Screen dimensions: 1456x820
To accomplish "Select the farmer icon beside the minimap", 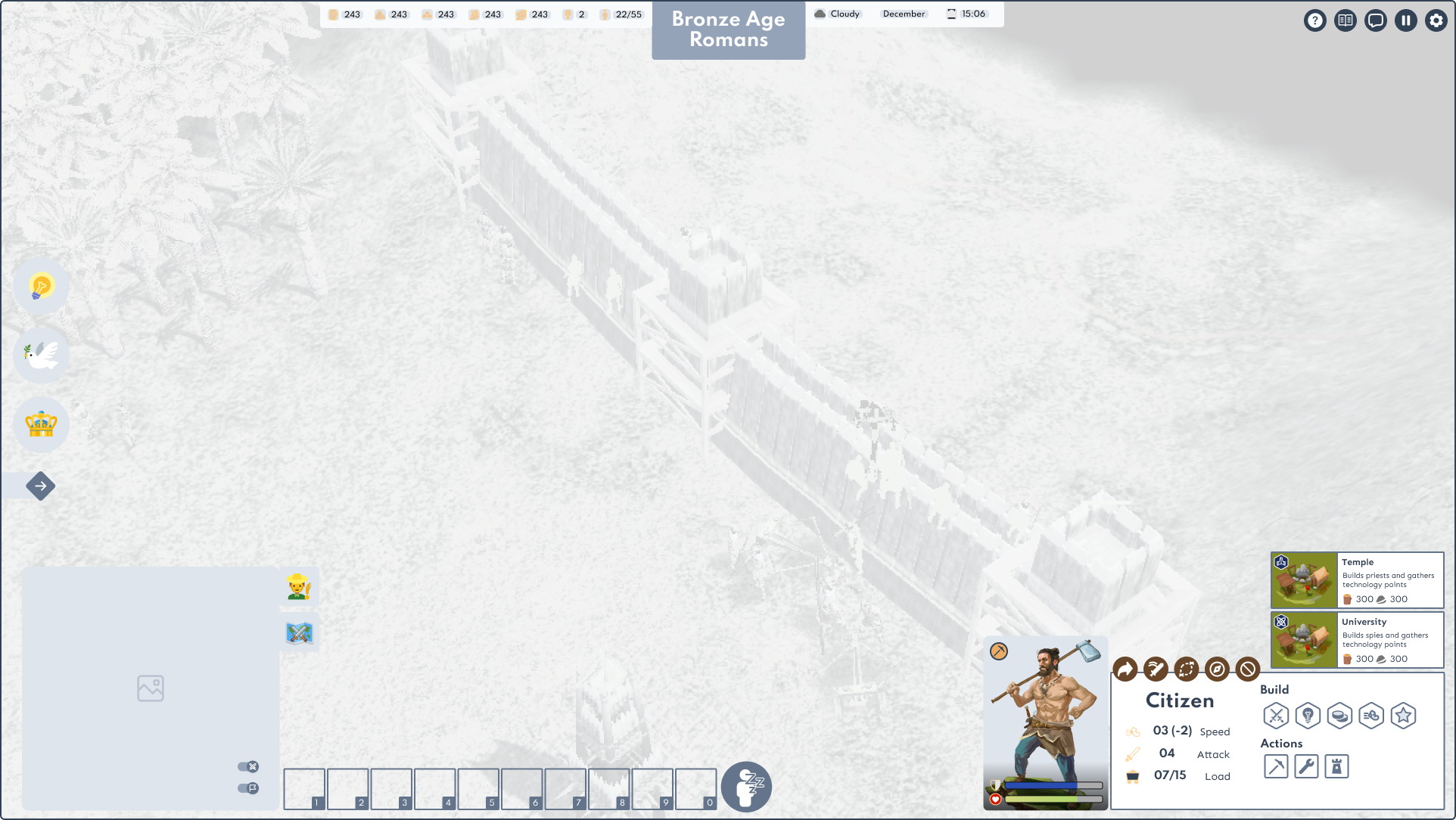I will click(x=299, y=586).
